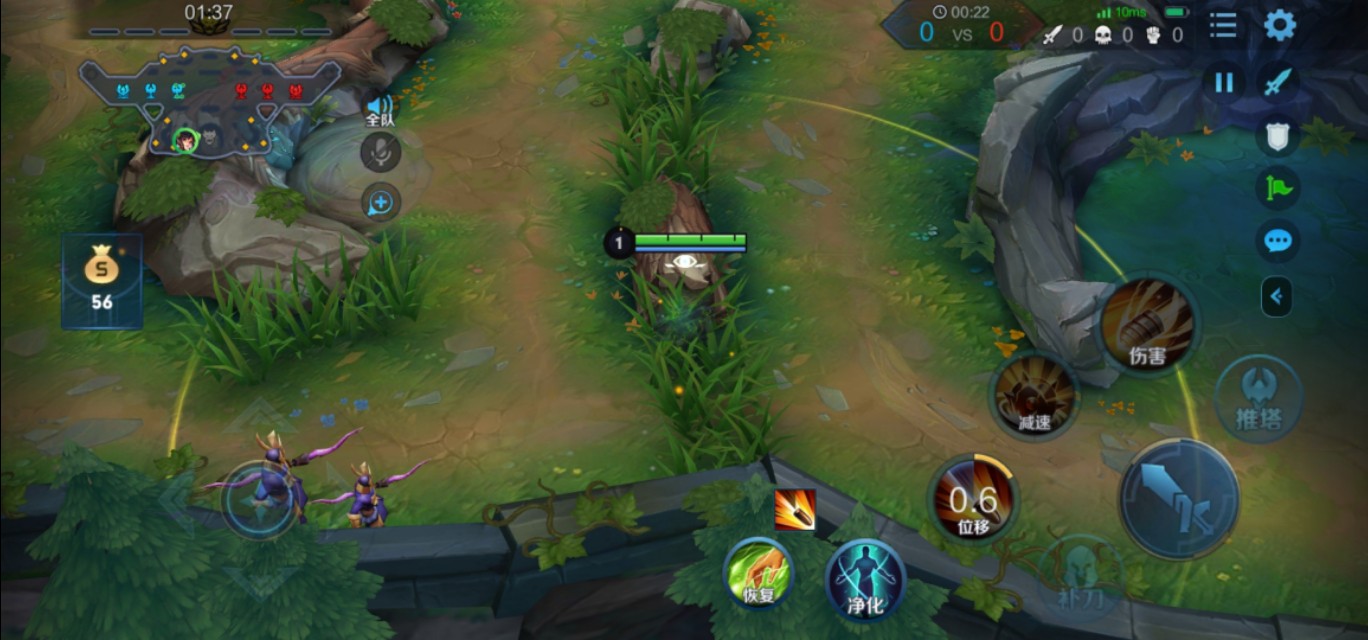Screen dimensions: 1368x640
Task: Open the gold shop showing 56
Action: point(101,281)
